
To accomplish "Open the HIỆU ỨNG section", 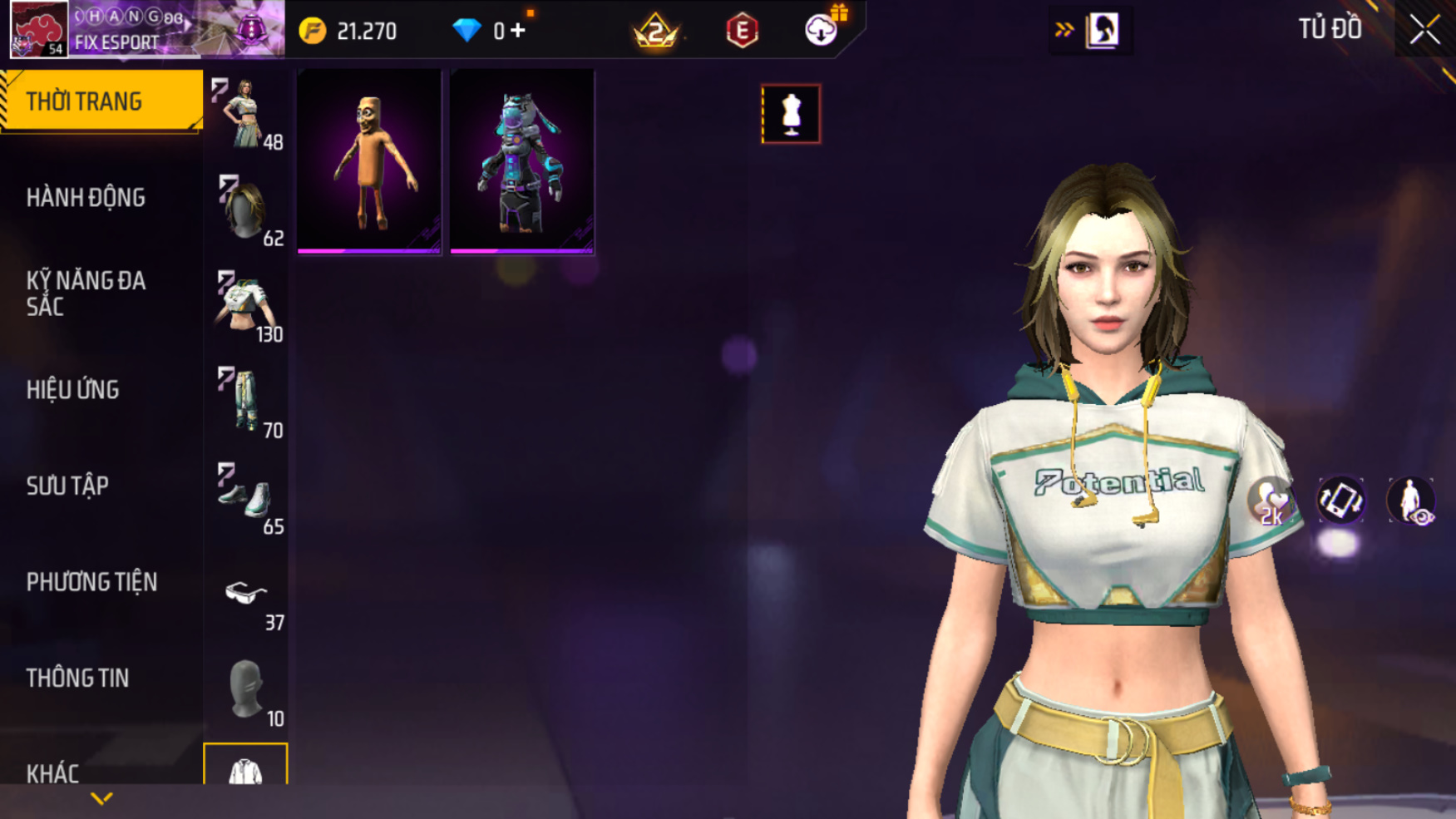I will click(x=73, y=390).
